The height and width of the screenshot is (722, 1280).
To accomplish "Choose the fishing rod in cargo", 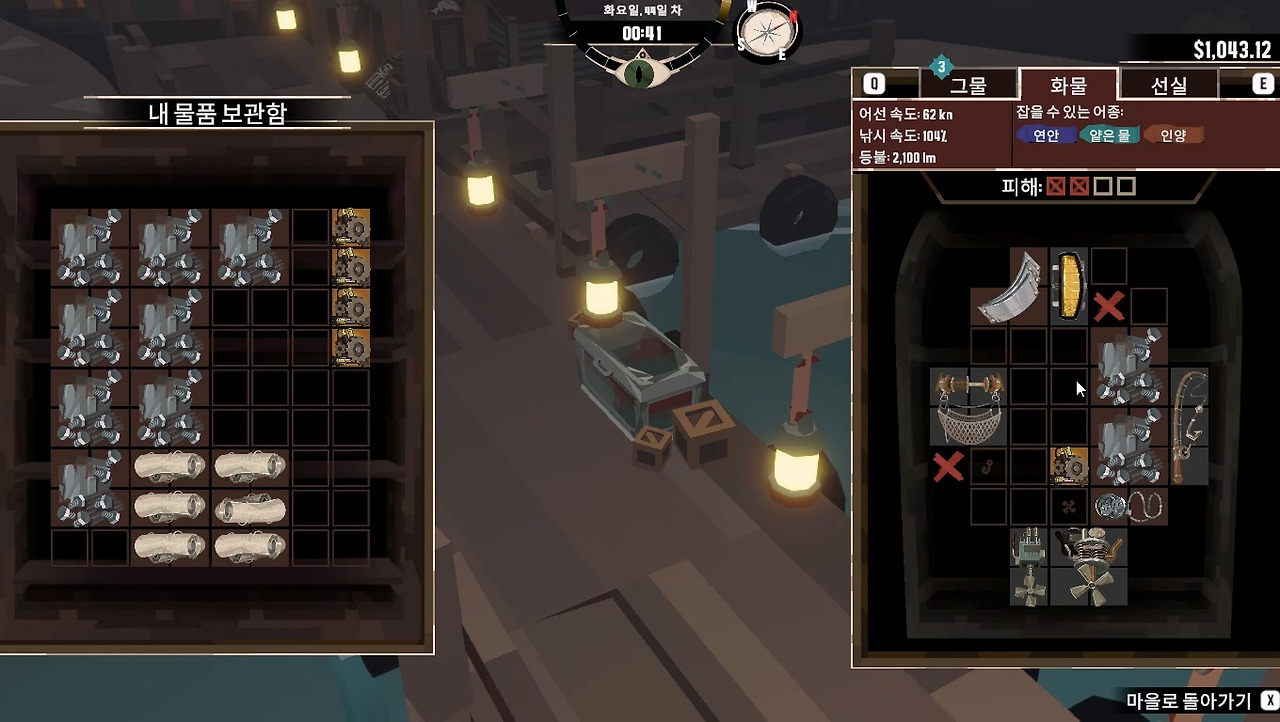I will point(1188,425).
